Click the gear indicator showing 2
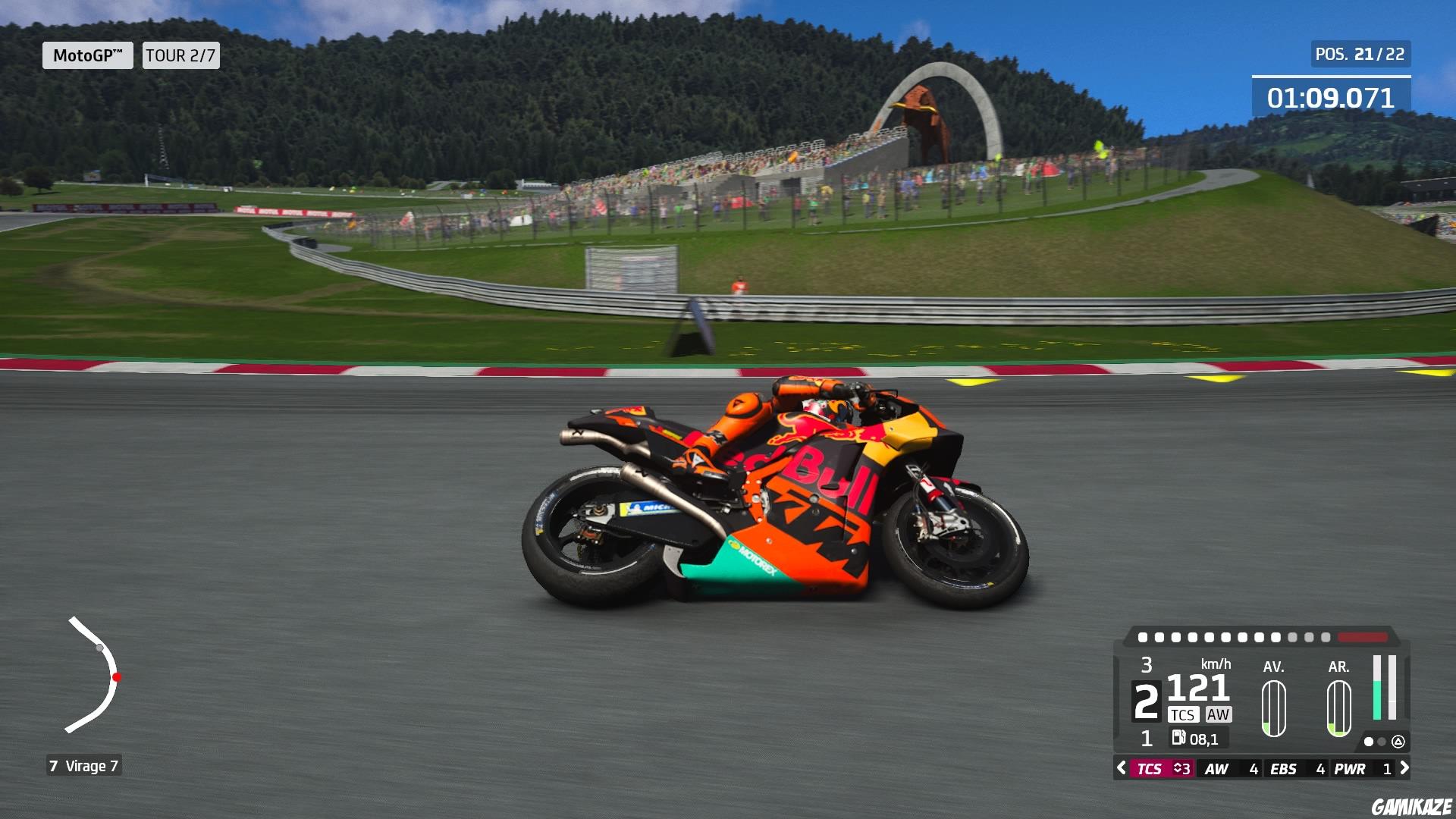The width and height of the screenshot is (1456, 819). (1147, 700)
